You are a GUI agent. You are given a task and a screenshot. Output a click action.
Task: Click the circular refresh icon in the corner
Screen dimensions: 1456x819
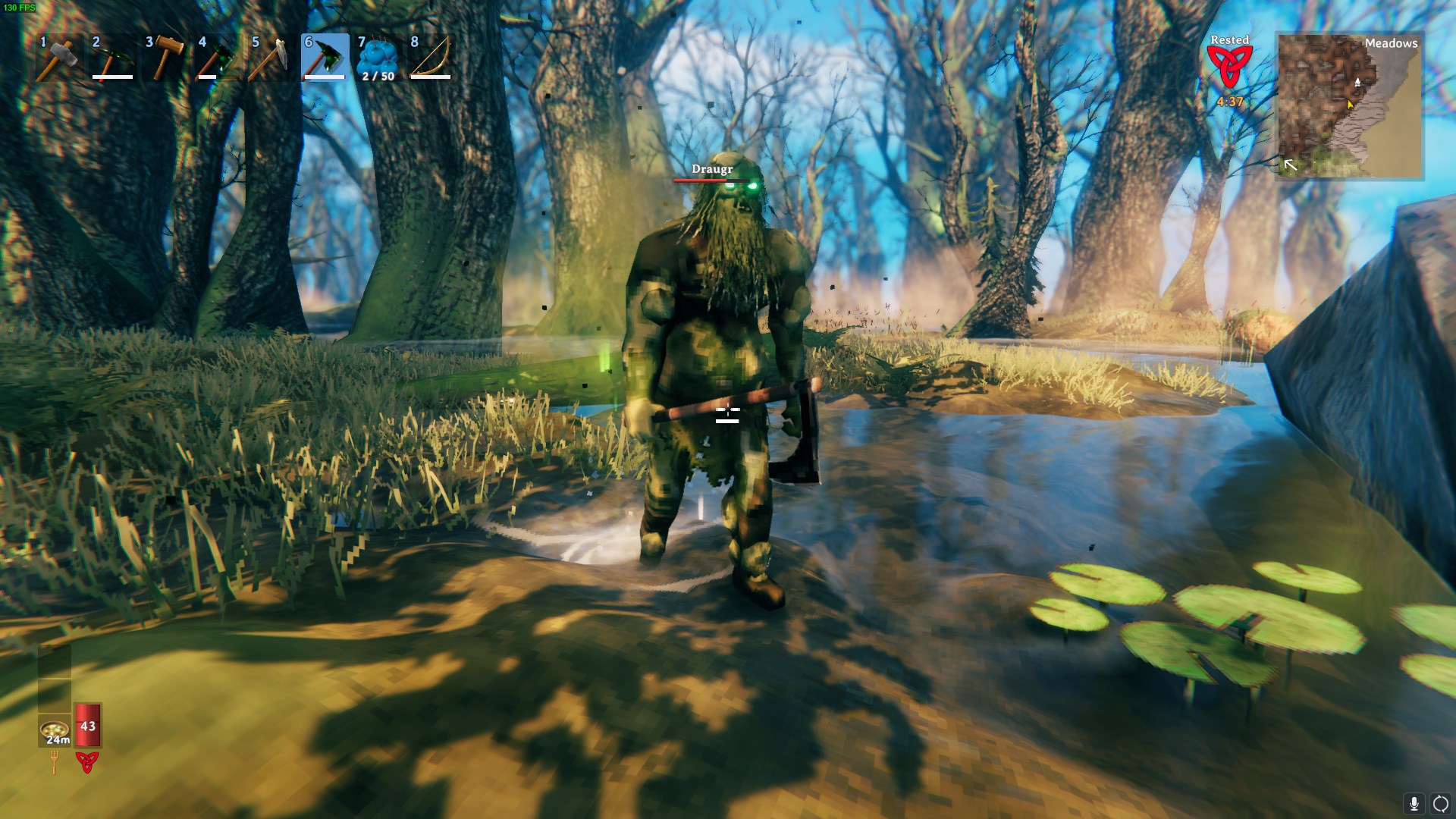(1440, 803)
